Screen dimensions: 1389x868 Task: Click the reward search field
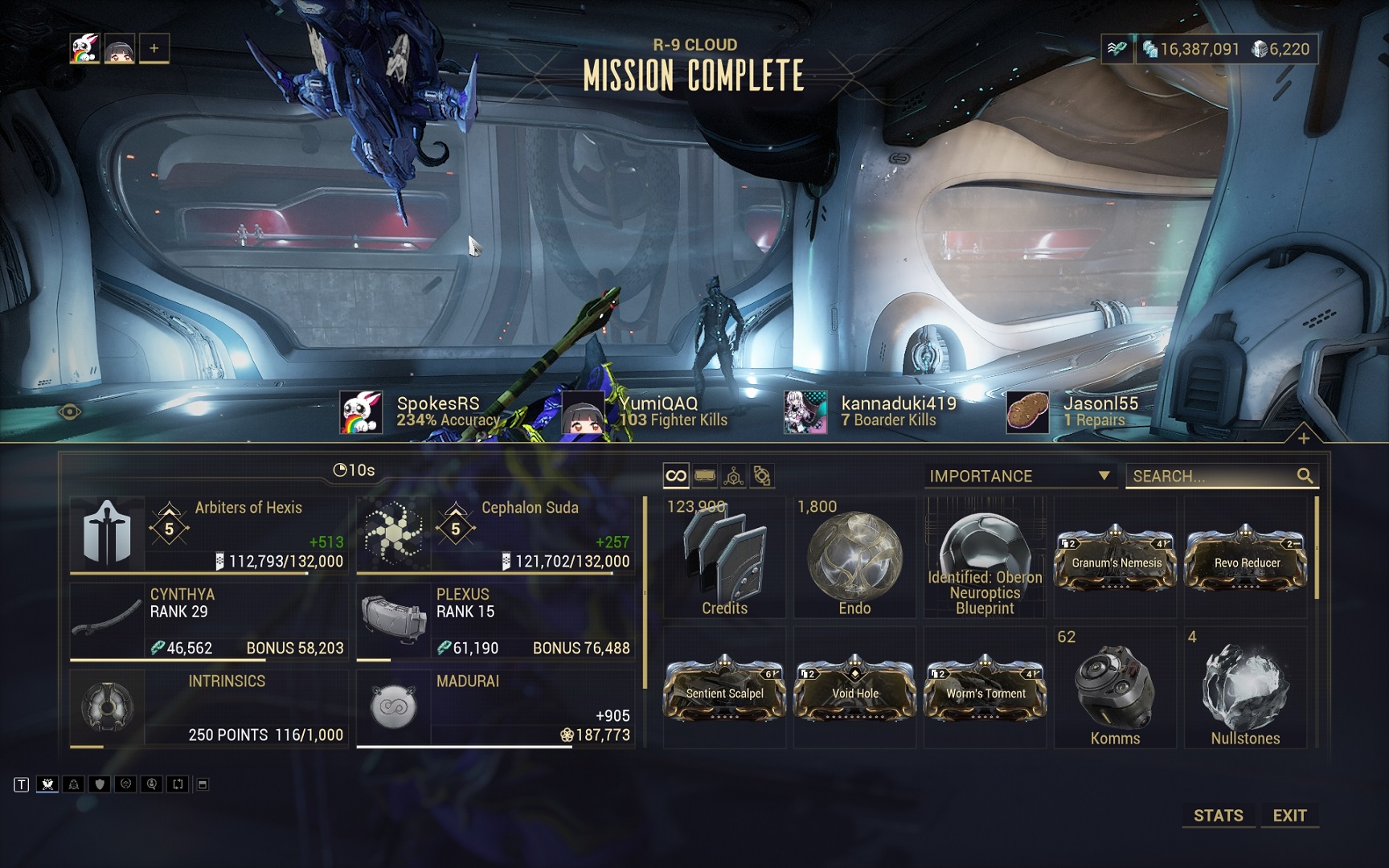click(x=1212, y=476)
